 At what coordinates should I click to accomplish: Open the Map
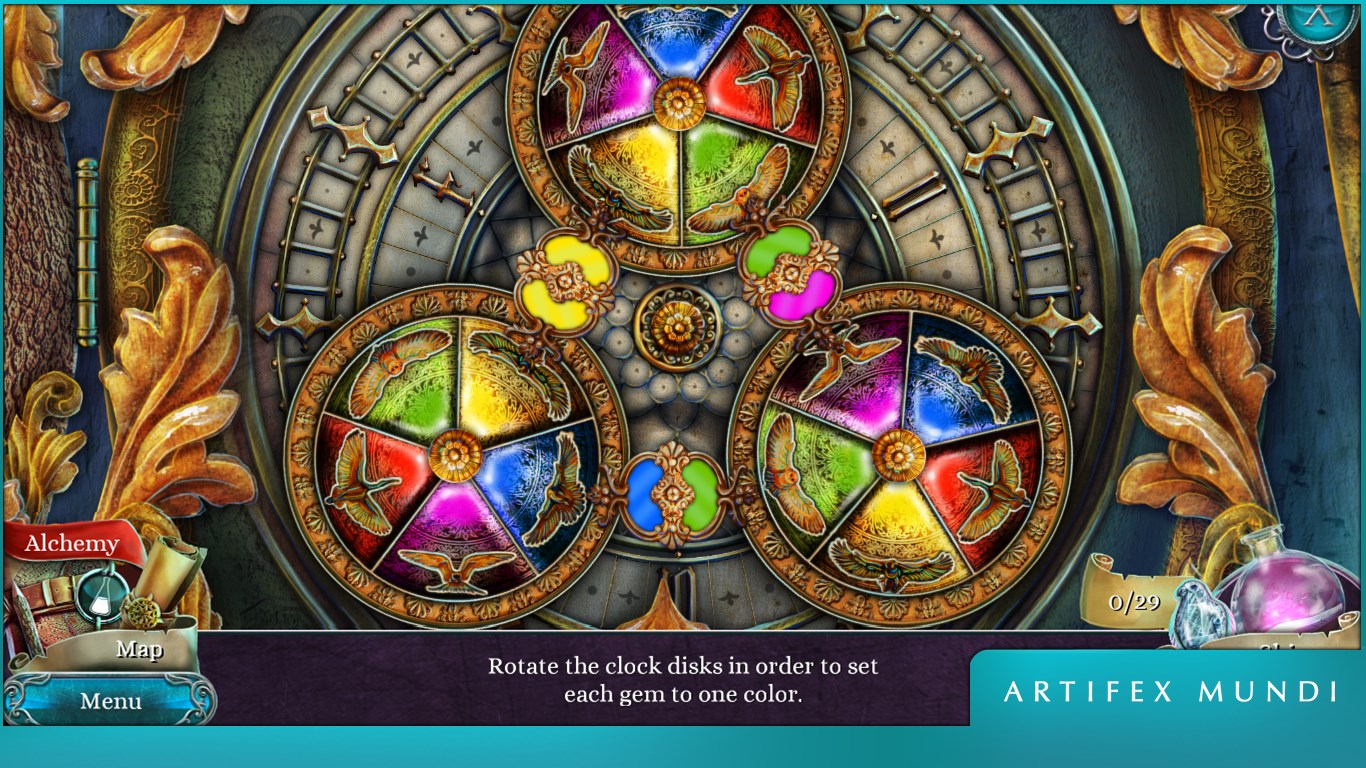pyautogui.click(x=138, y=650)
